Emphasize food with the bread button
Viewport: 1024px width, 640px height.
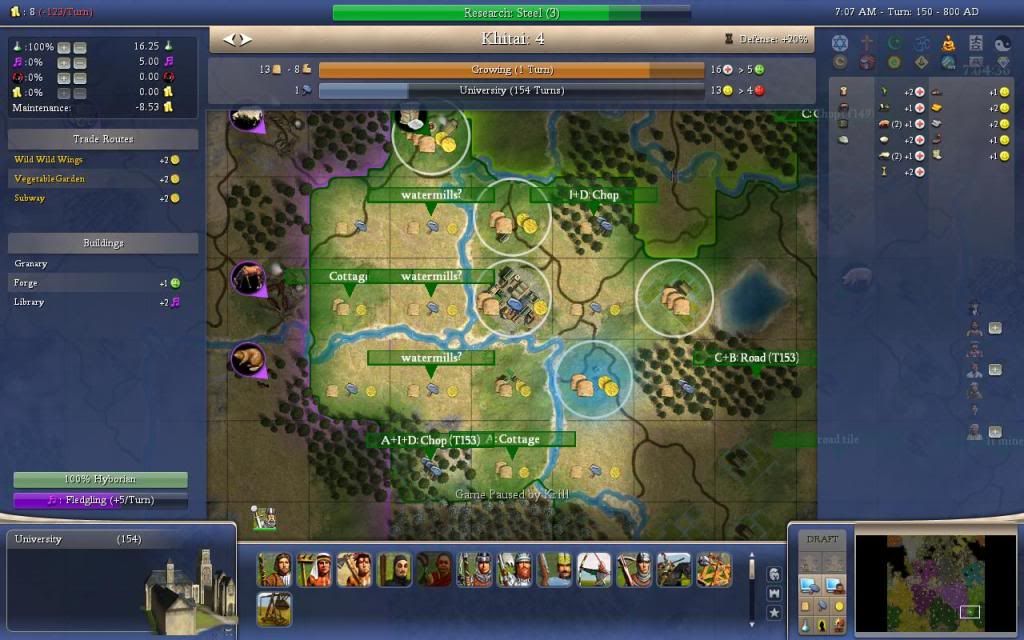[806, 607]
